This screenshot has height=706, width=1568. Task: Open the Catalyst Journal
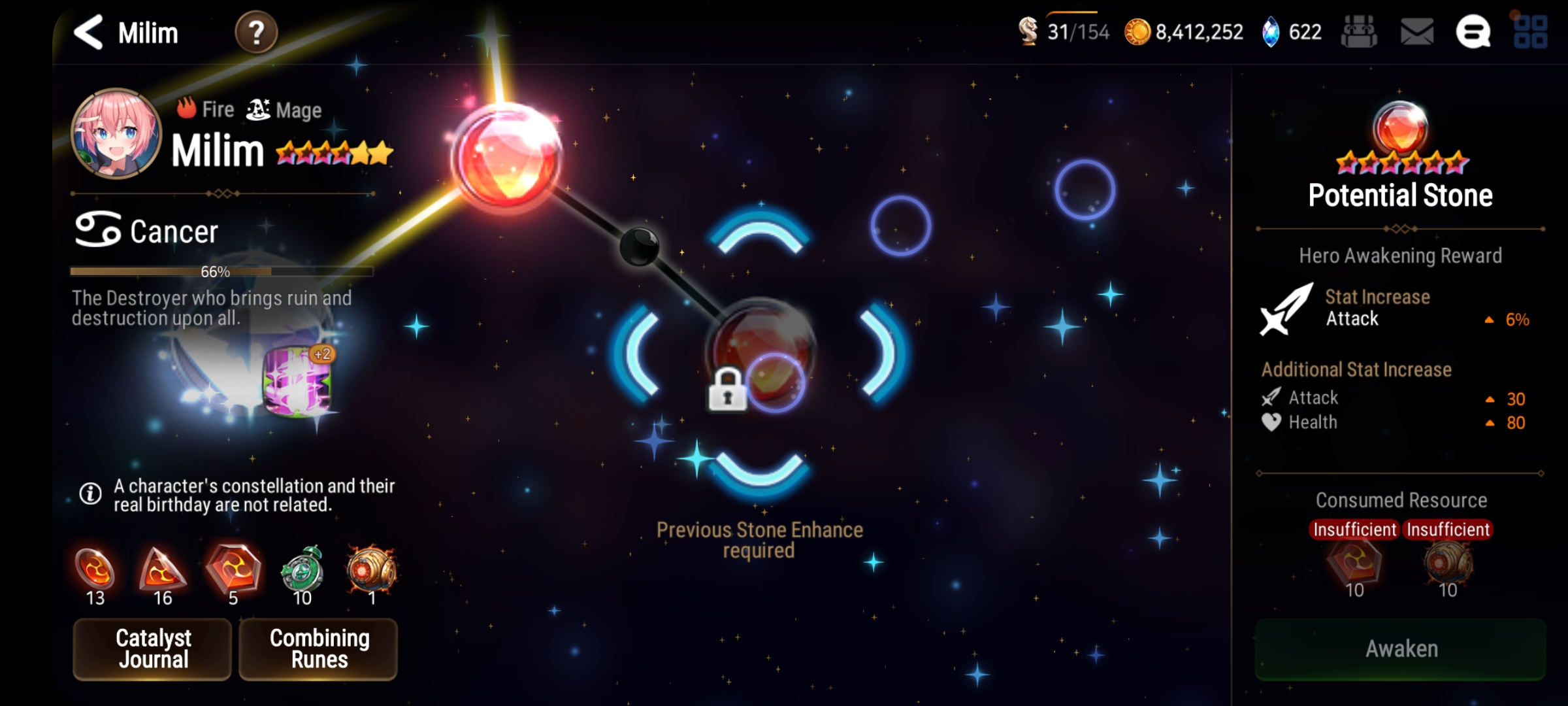(x=152, y=648)
